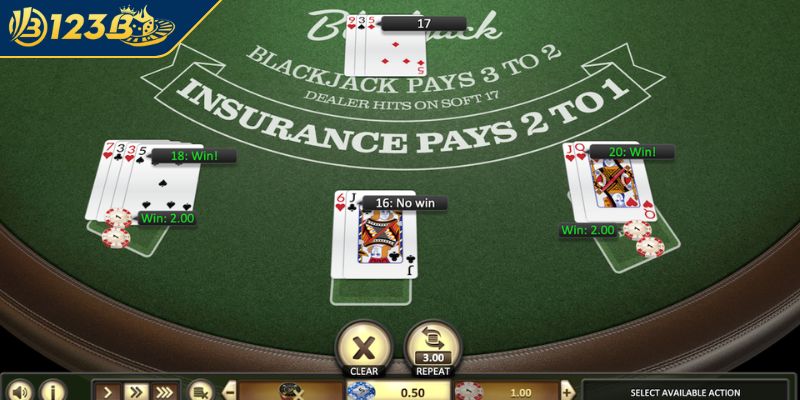Set single-arrow normal game speed
800x400 pixels.
[x=109, y=390]
